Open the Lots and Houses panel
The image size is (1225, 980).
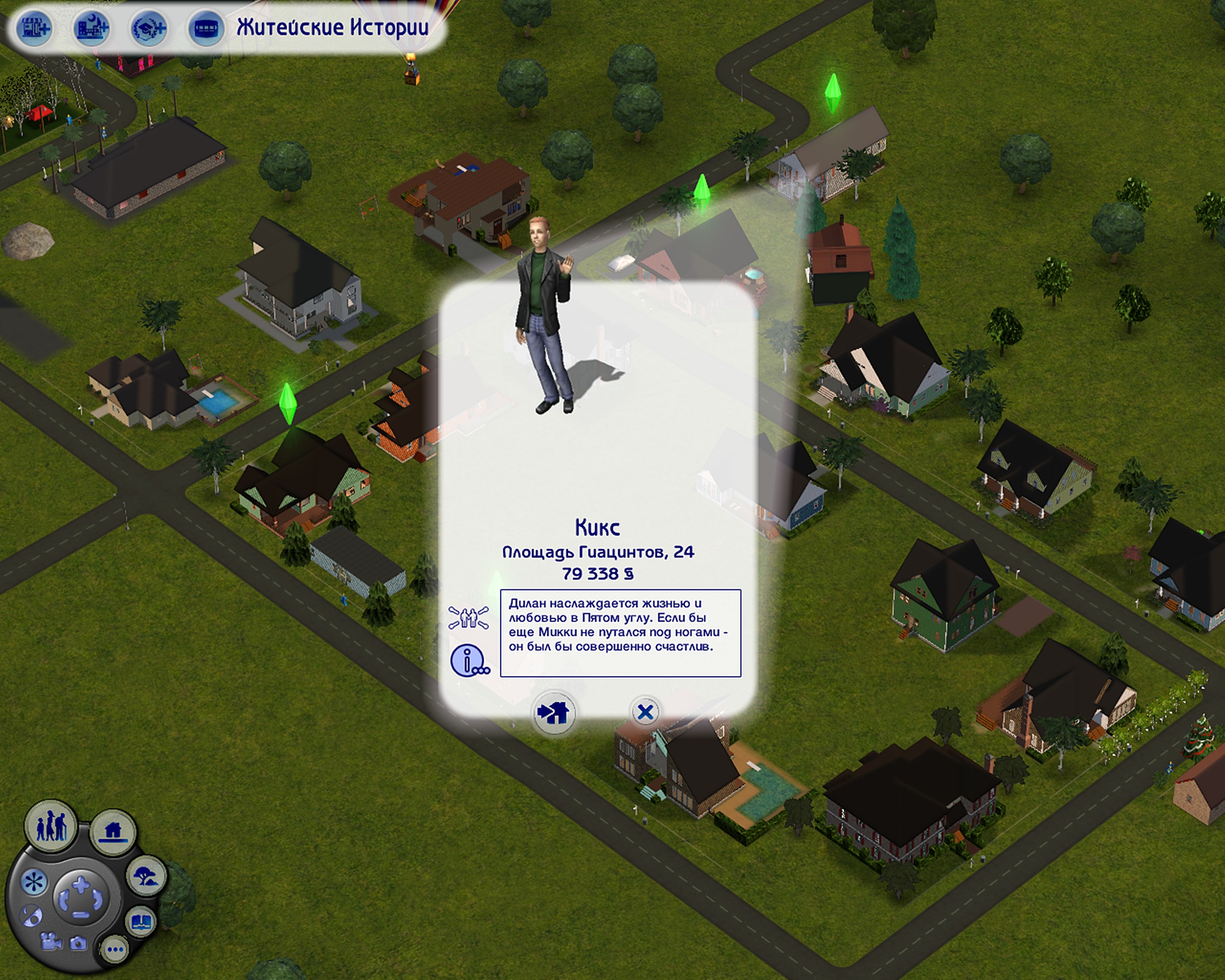coord(113,832)
